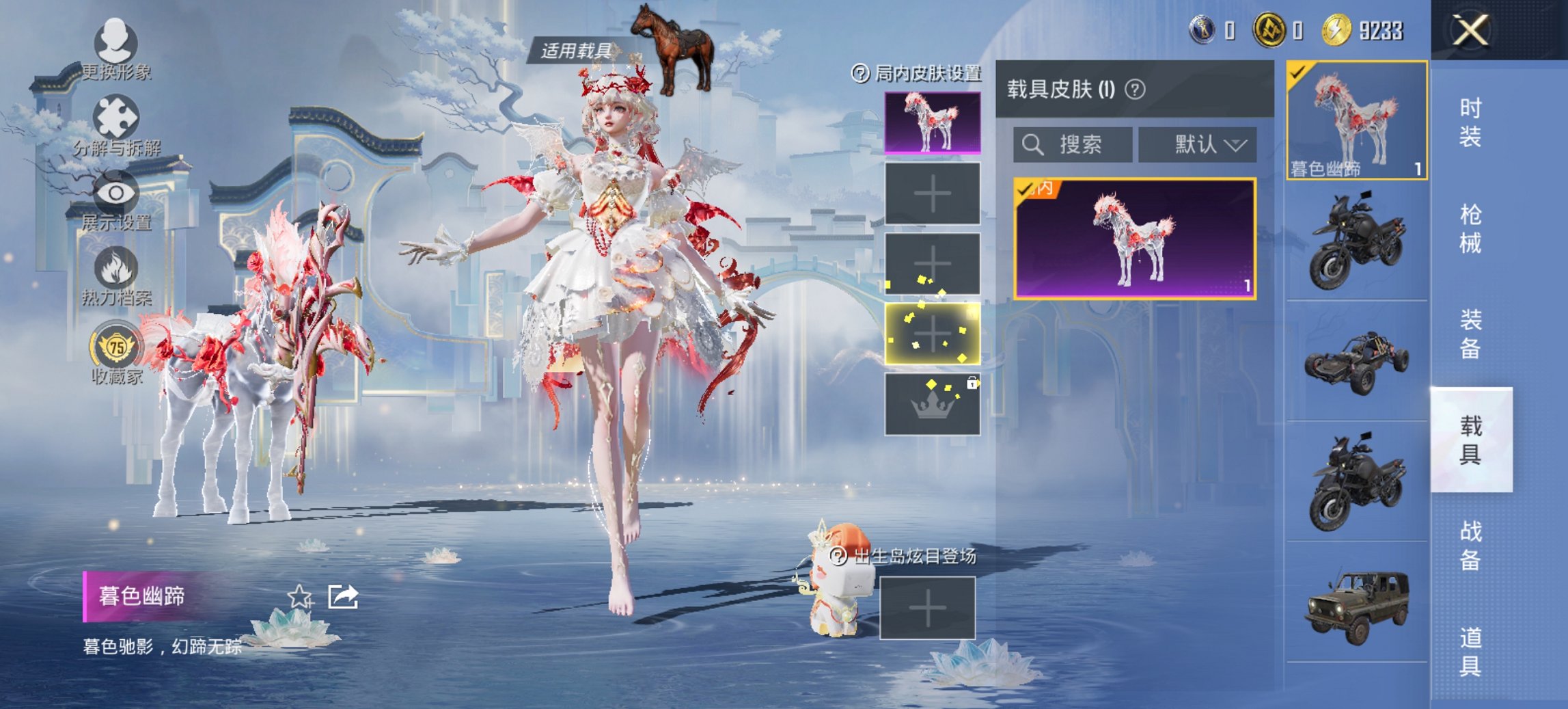1568x709 pixels.
Task: Open the 更换形象 character change panel
Action: [116, 51]
